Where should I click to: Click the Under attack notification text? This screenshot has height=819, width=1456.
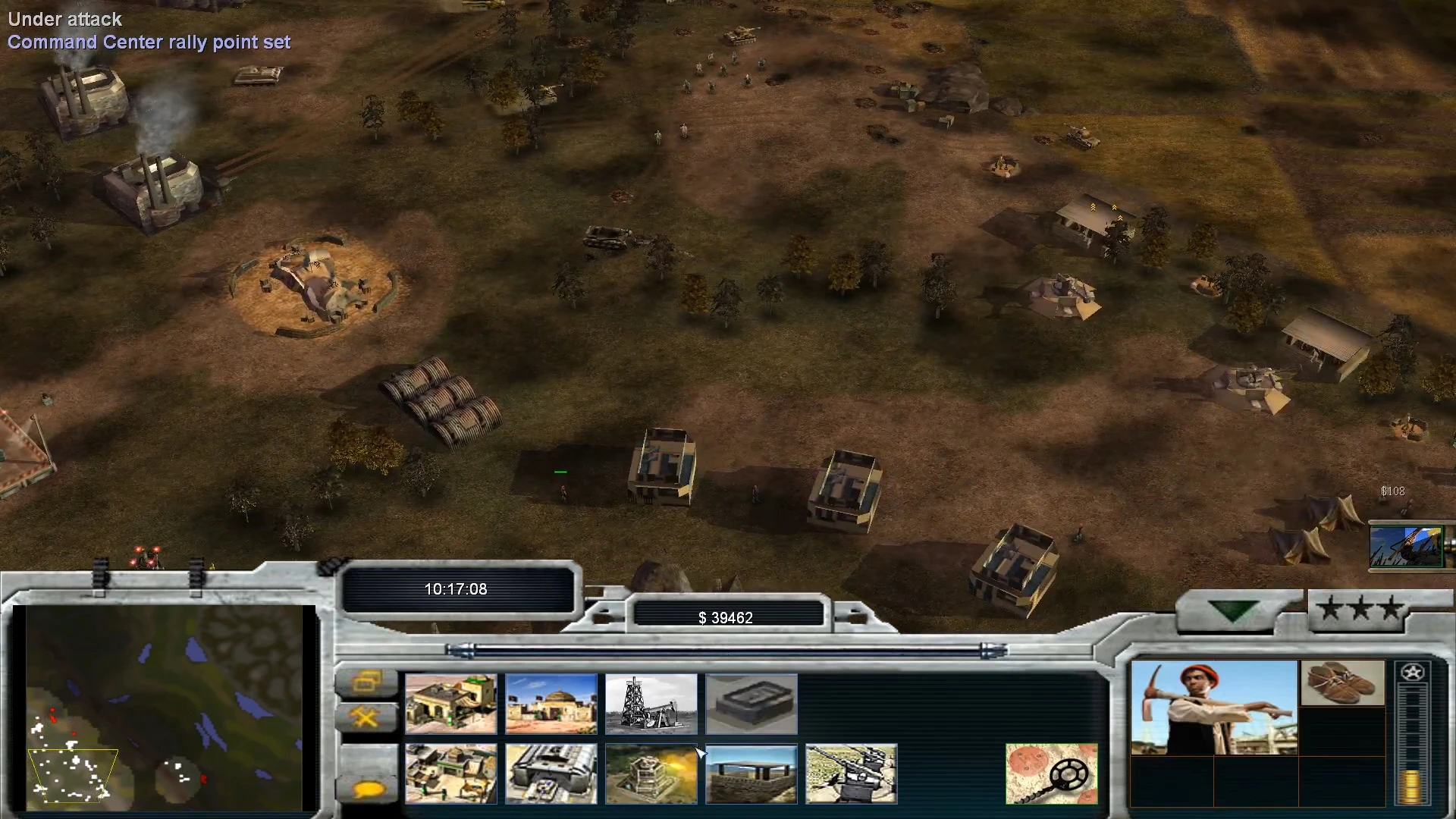[64, 19]
